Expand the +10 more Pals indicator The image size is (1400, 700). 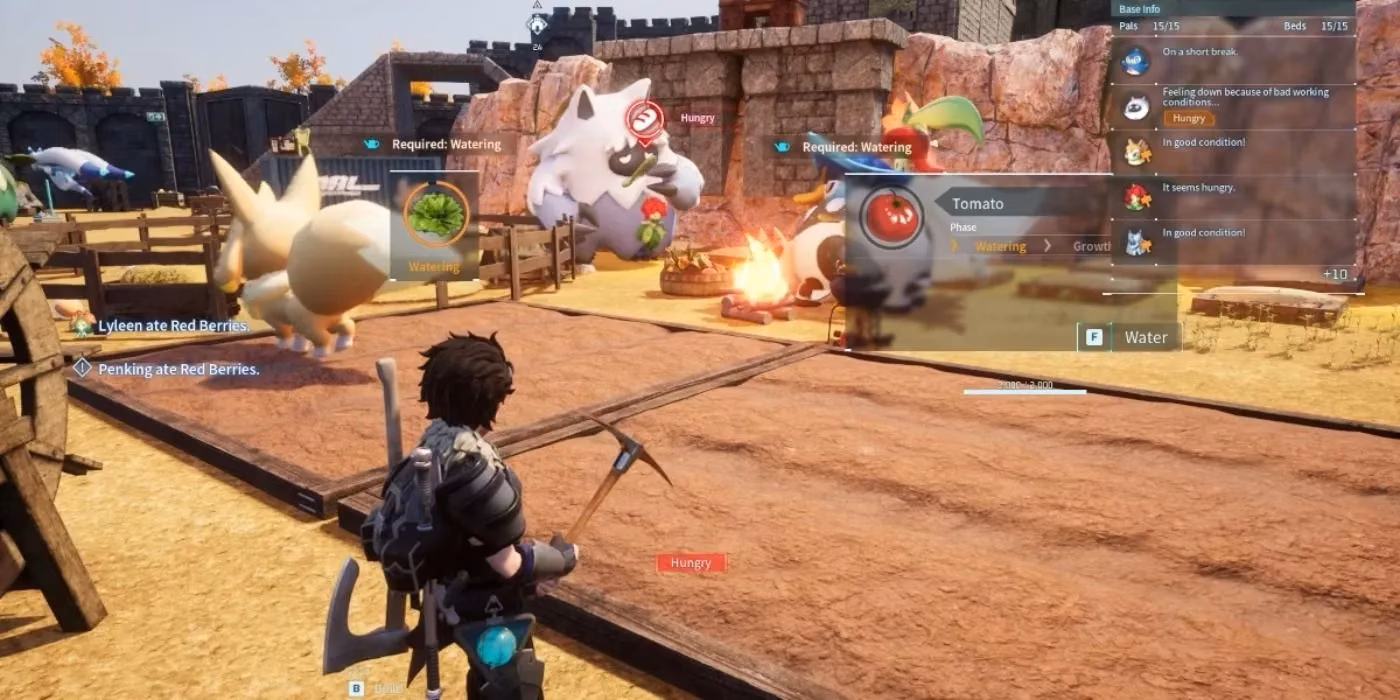[x=1334, y=274]
